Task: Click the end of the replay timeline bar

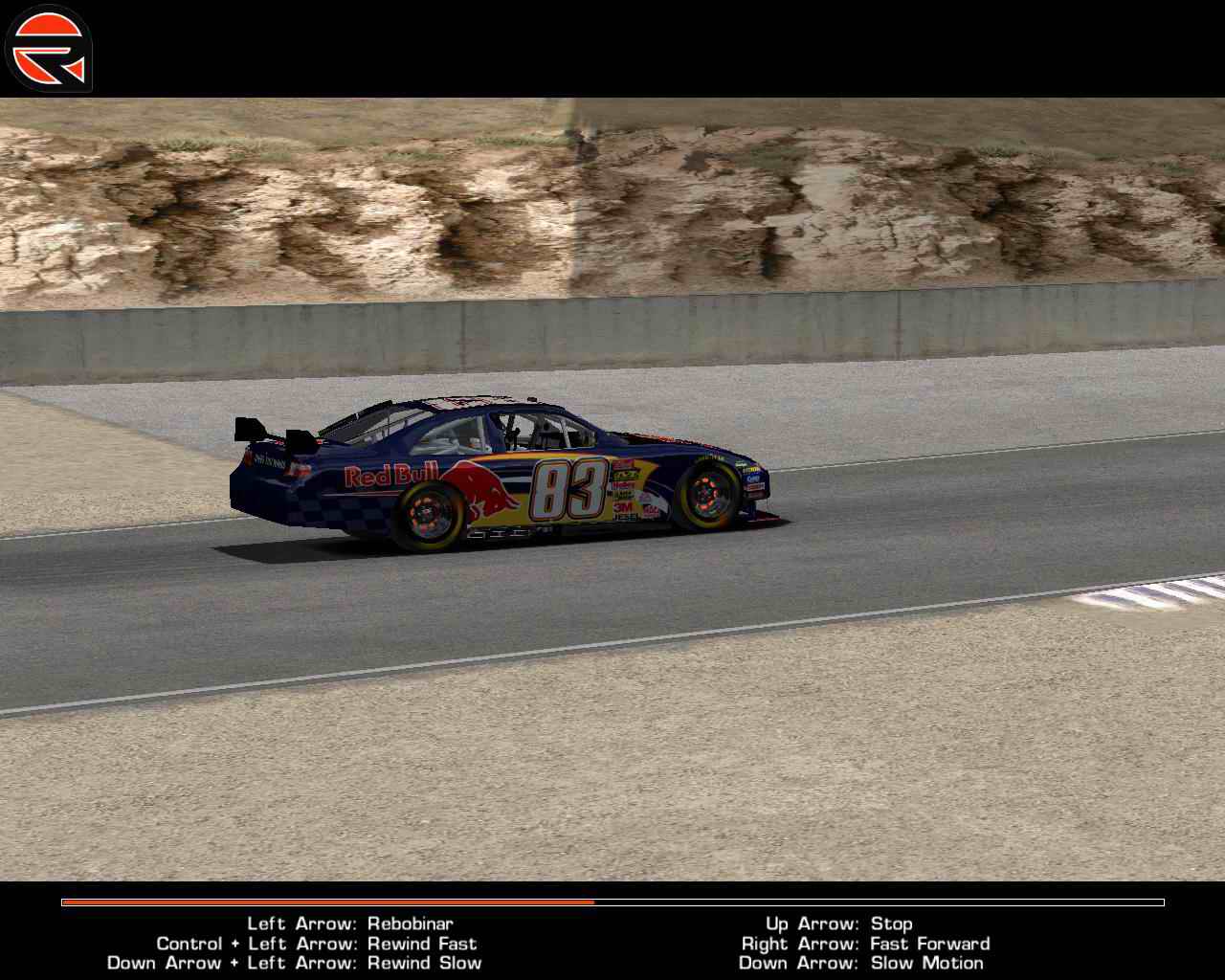Action: [1158, 902]
